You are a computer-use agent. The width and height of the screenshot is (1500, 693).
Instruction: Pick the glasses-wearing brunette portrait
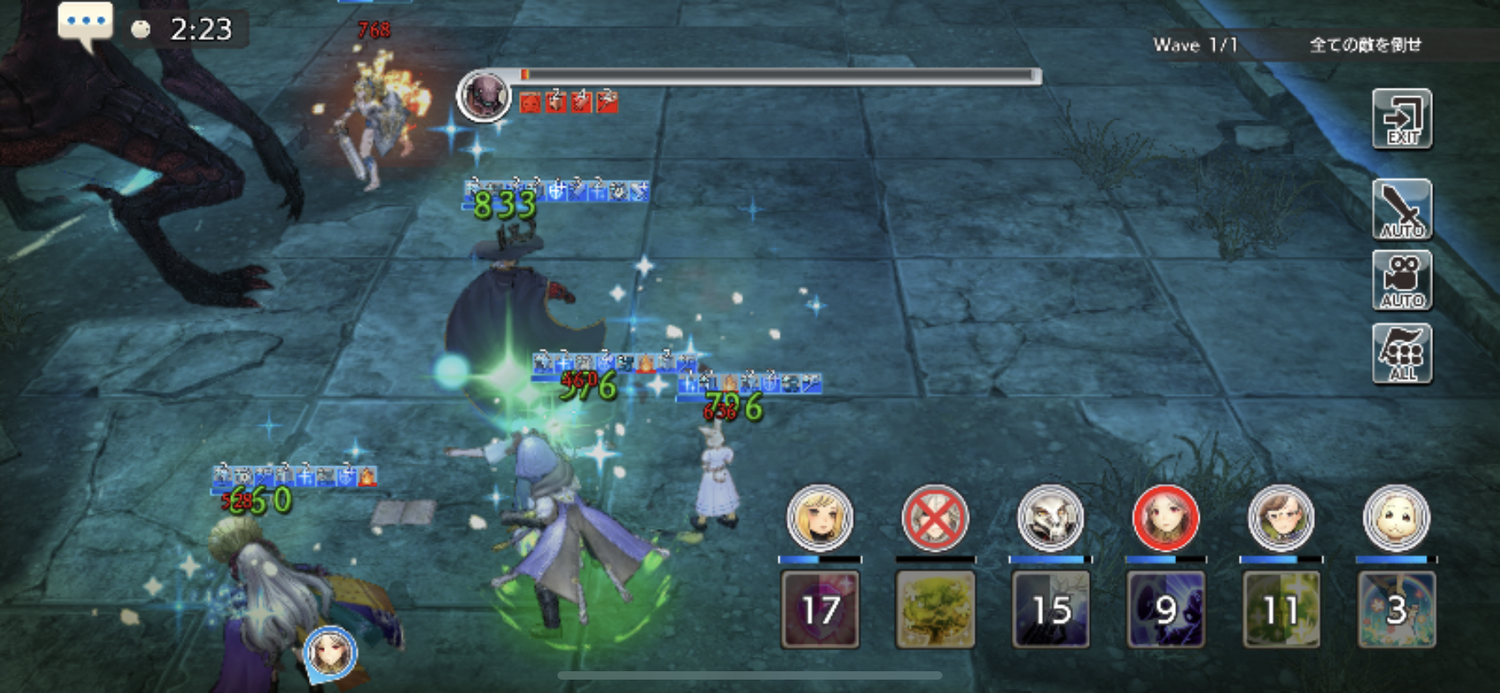coord(1281,518)
